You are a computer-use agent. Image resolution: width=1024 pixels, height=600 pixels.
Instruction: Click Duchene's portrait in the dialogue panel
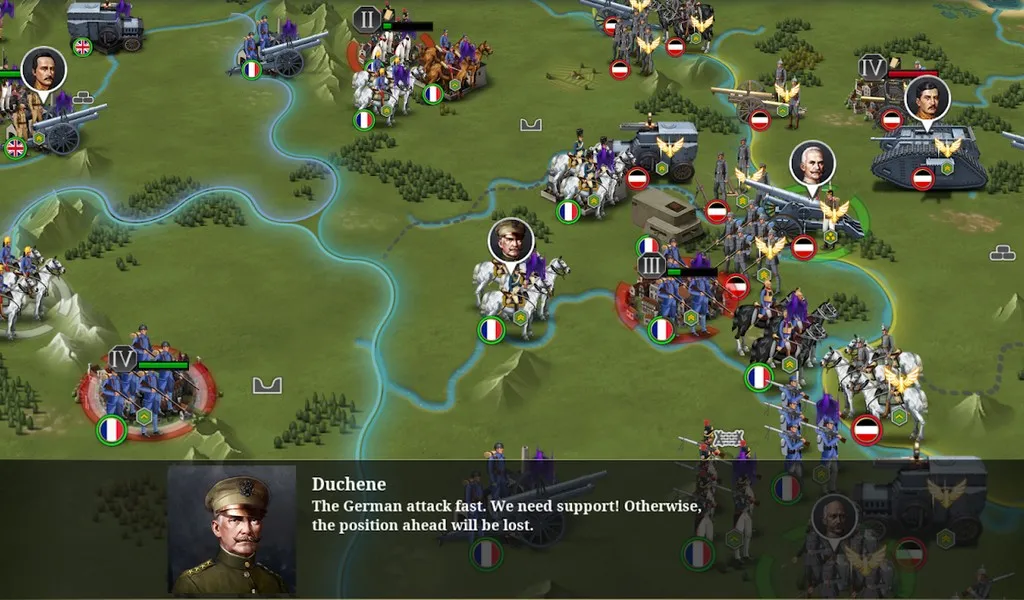232,530
